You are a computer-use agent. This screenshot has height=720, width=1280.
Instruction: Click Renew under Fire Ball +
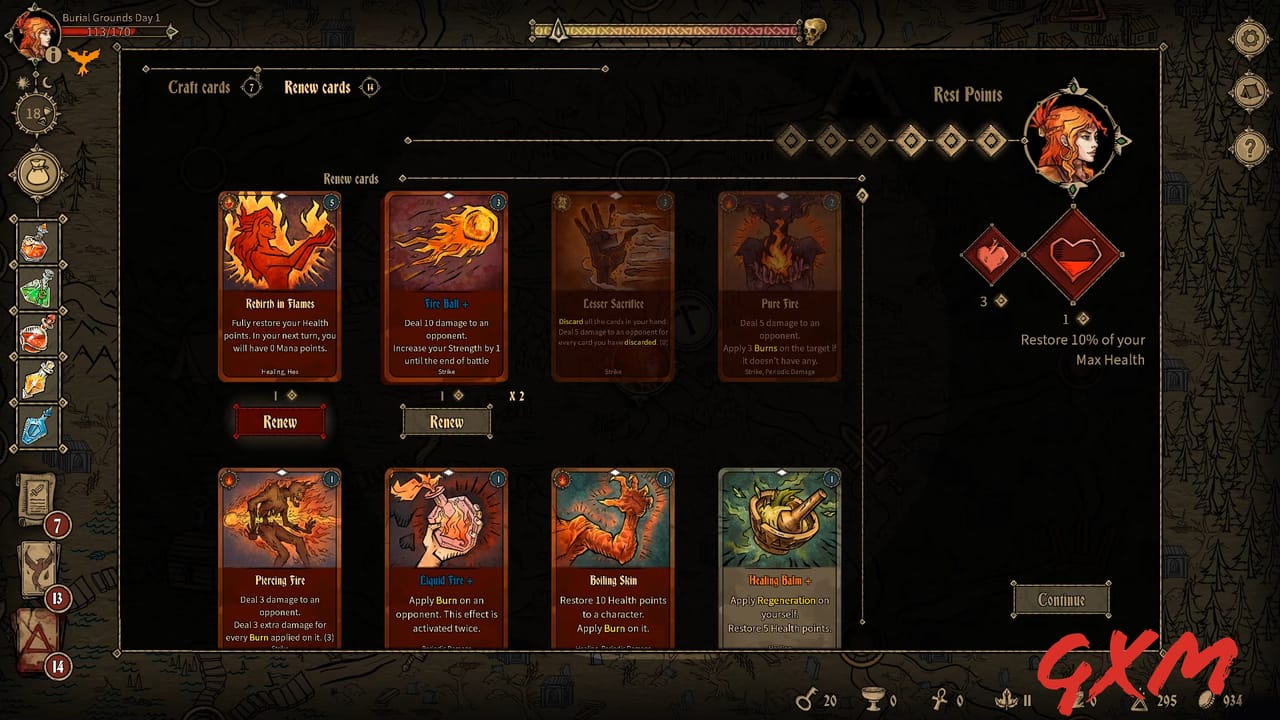(x=446, y=422)
